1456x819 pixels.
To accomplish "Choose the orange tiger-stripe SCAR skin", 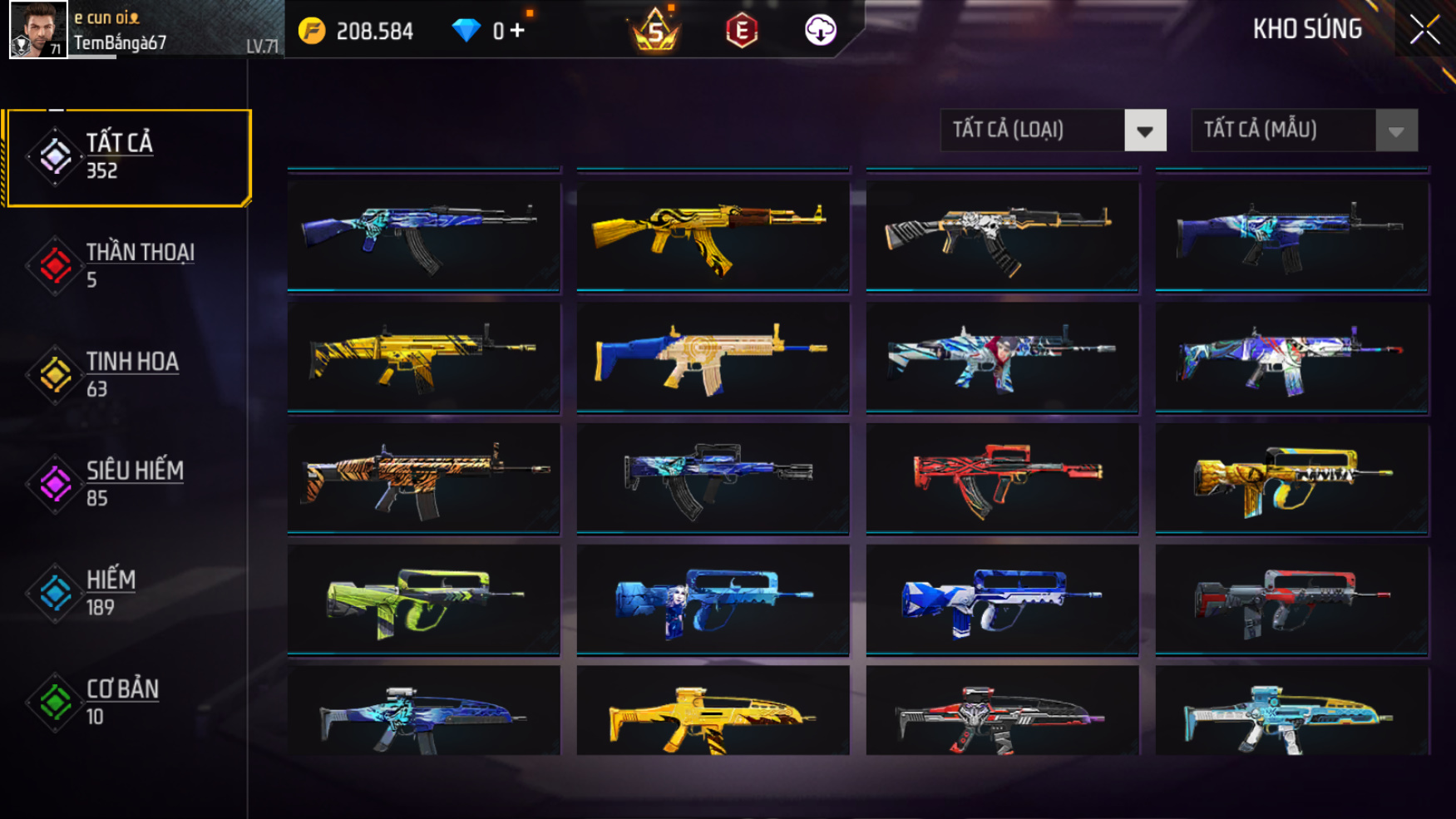I will (423, 478).
